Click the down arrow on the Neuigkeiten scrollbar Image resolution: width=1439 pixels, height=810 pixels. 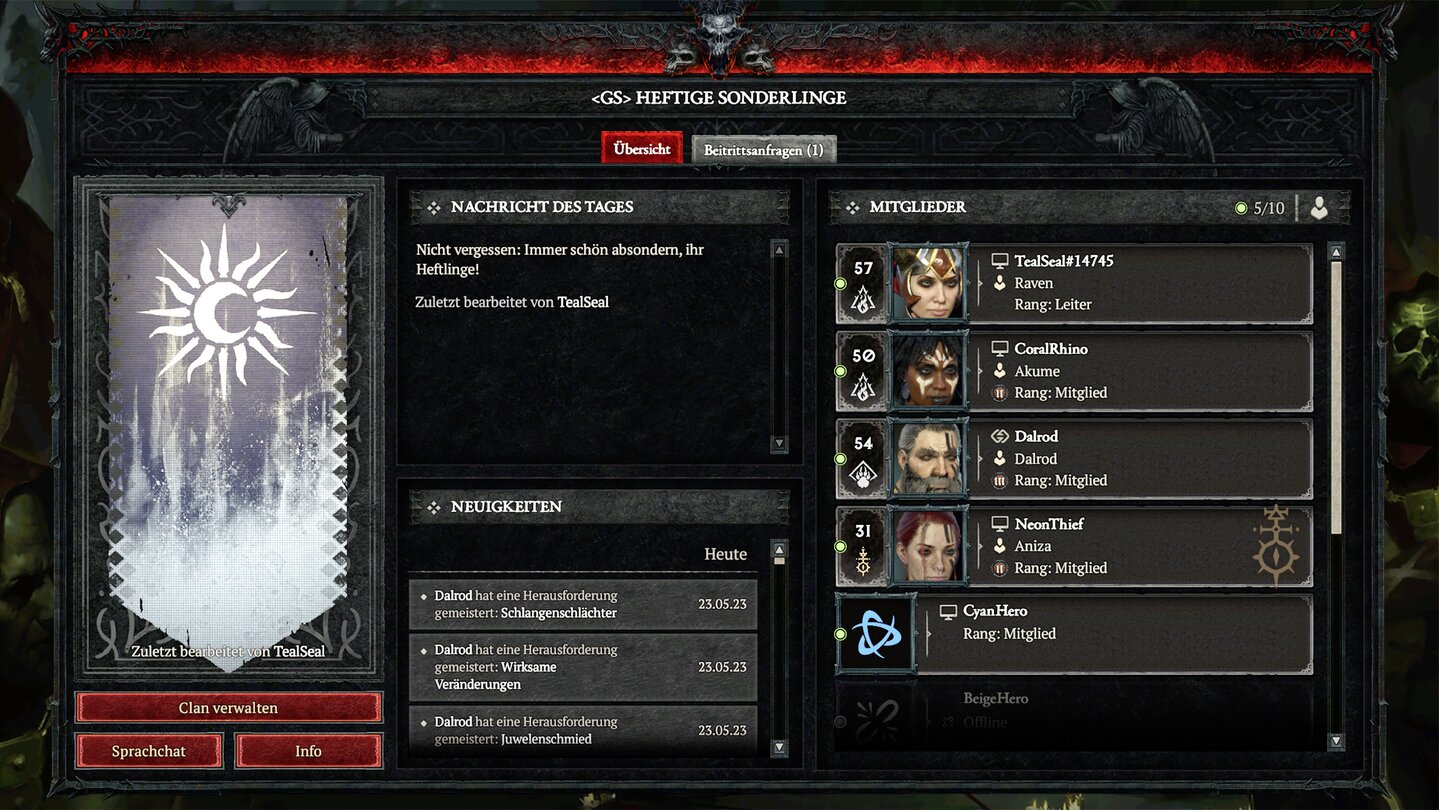click(779, 745)
